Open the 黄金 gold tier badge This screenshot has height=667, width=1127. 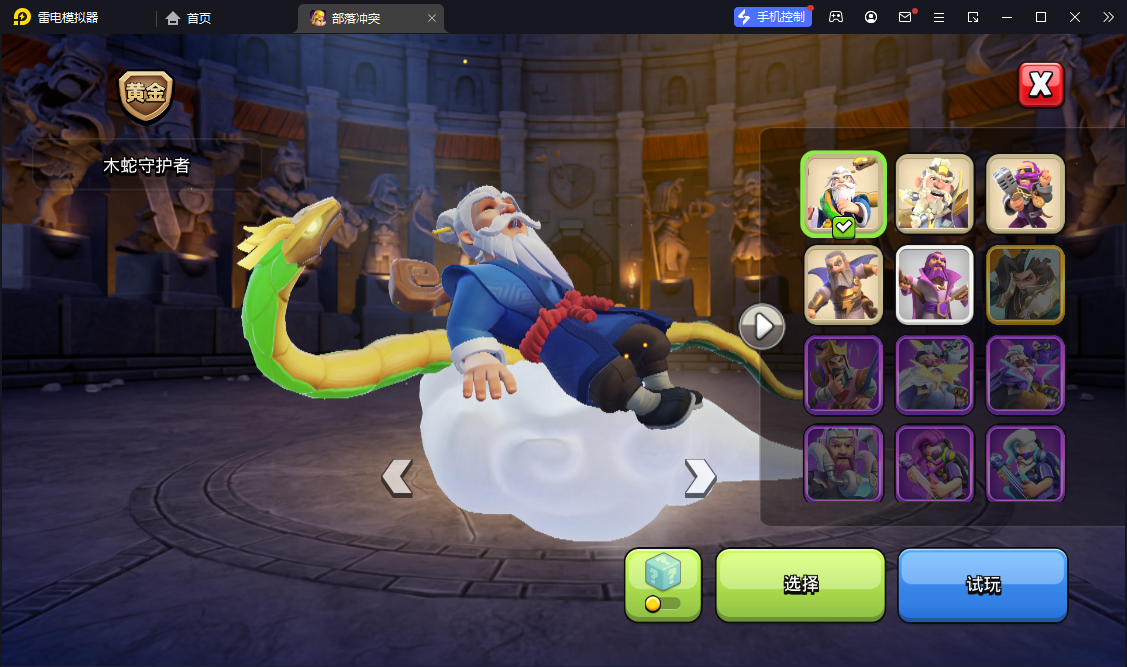click(x=146, y=95)
